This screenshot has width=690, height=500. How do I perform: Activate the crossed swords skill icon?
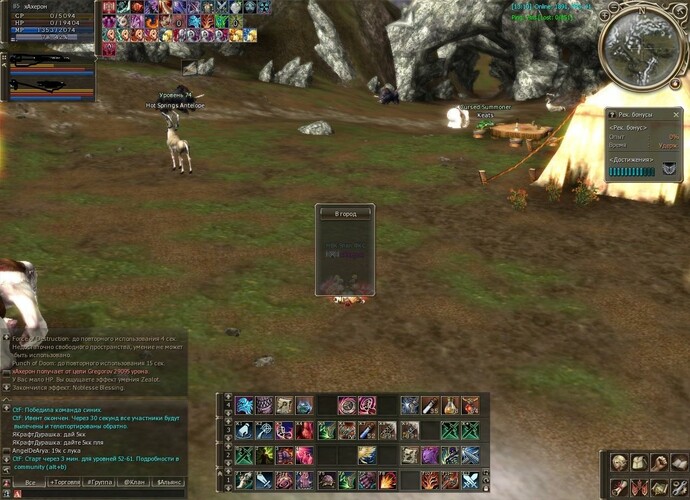470,480
